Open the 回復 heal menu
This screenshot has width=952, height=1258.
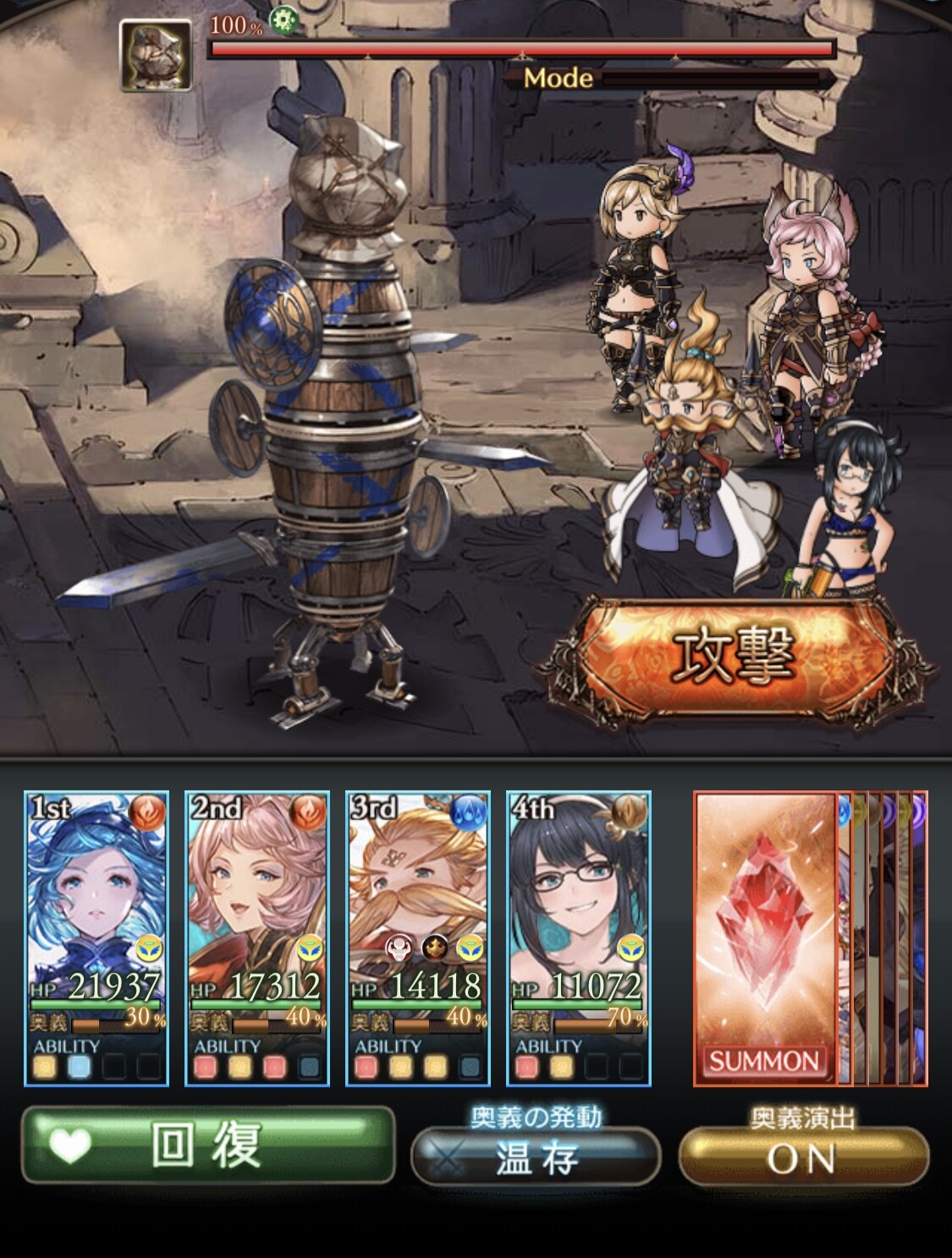pyautogui.click(x=208, y=1146)
